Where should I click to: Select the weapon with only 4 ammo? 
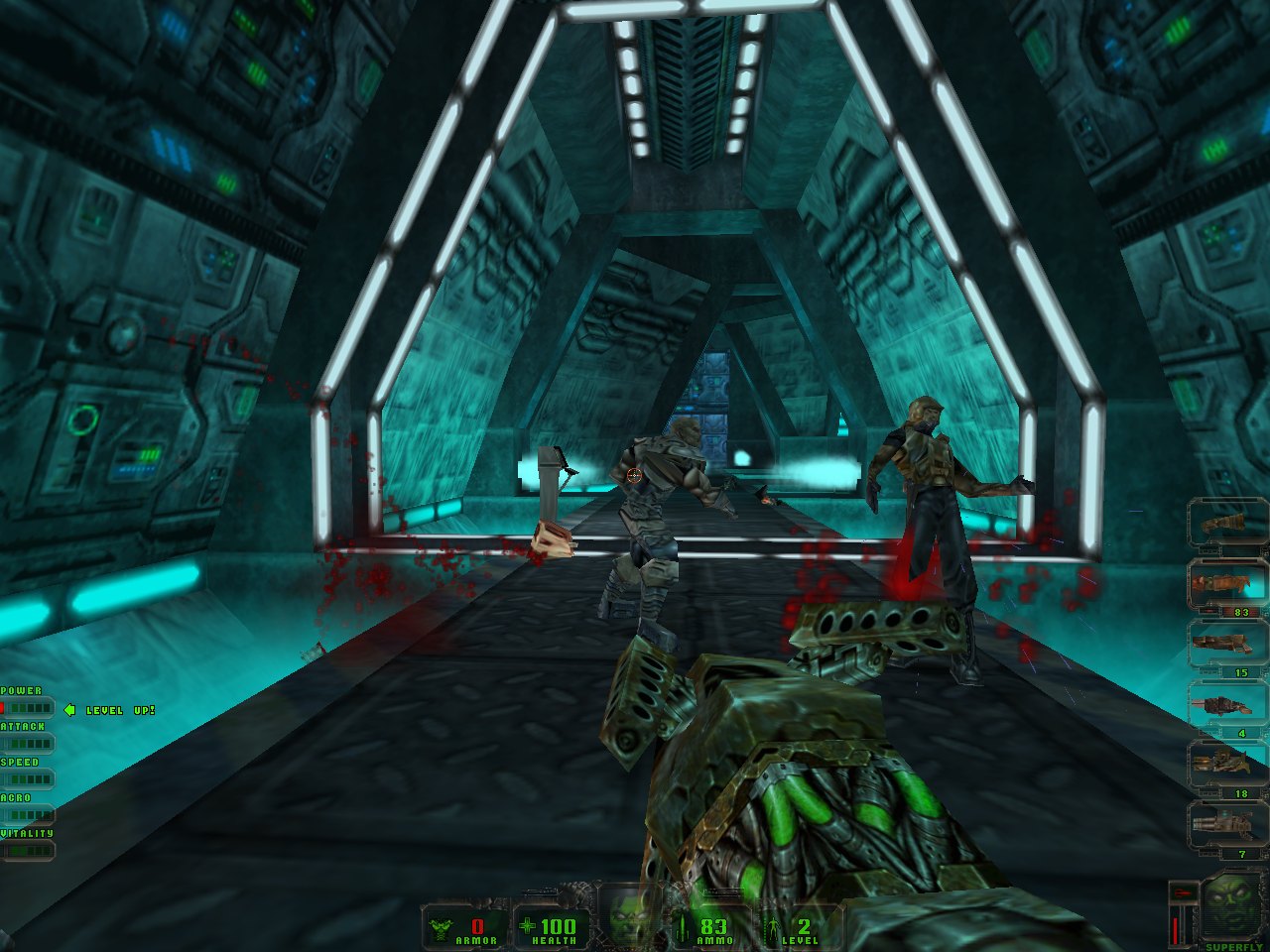1223,705
